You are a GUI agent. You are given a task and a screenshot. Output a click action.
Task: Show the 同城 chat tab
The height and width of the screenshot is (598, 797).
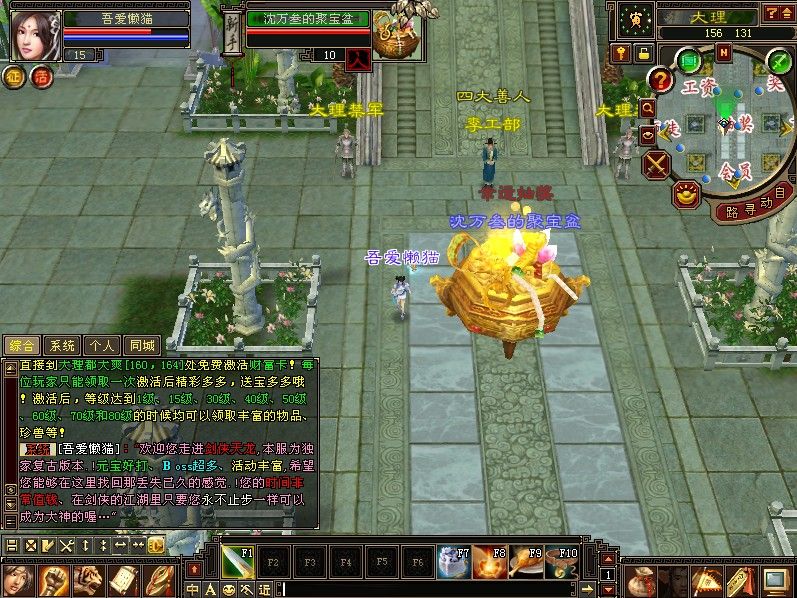pos(143,345)
